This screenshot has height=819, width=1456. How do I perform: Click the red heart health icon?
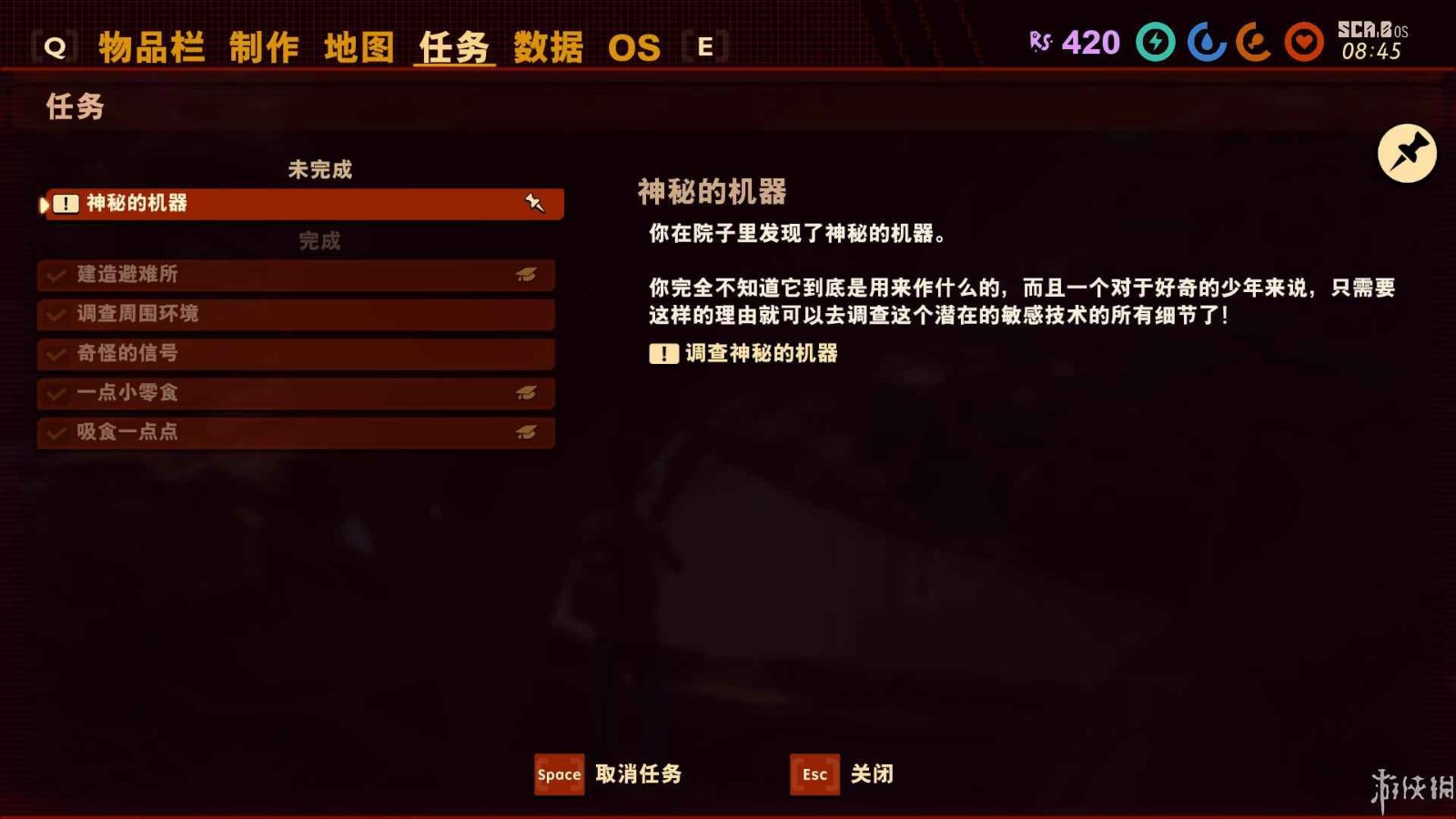click(x=1303, y=42)
